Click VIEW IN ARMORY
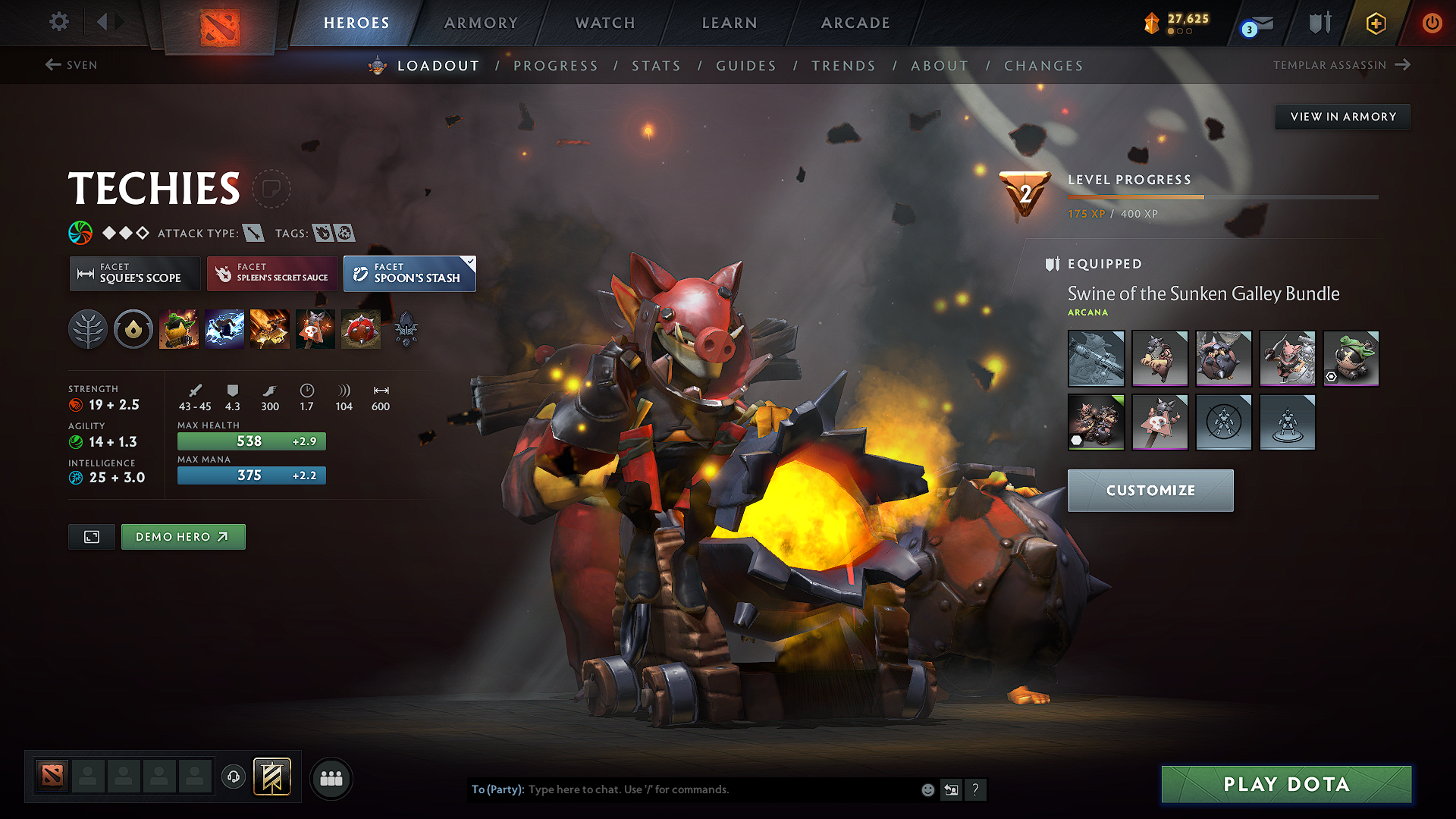1456x819 pixels. pos(1341,116)
